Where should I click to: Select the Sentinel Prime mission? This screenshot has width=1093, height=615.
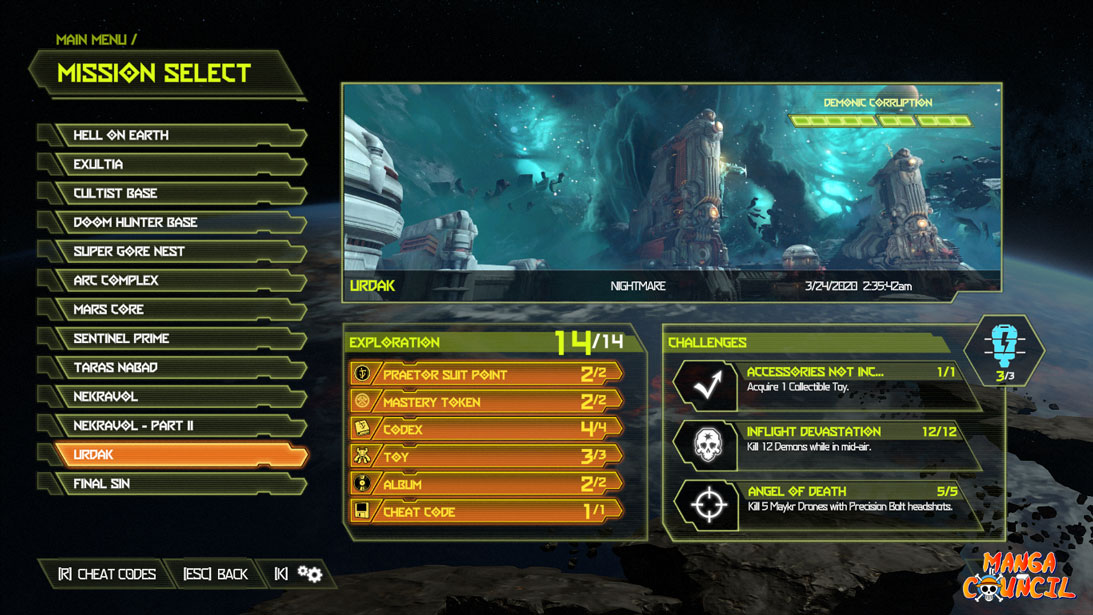pos(170,338)
